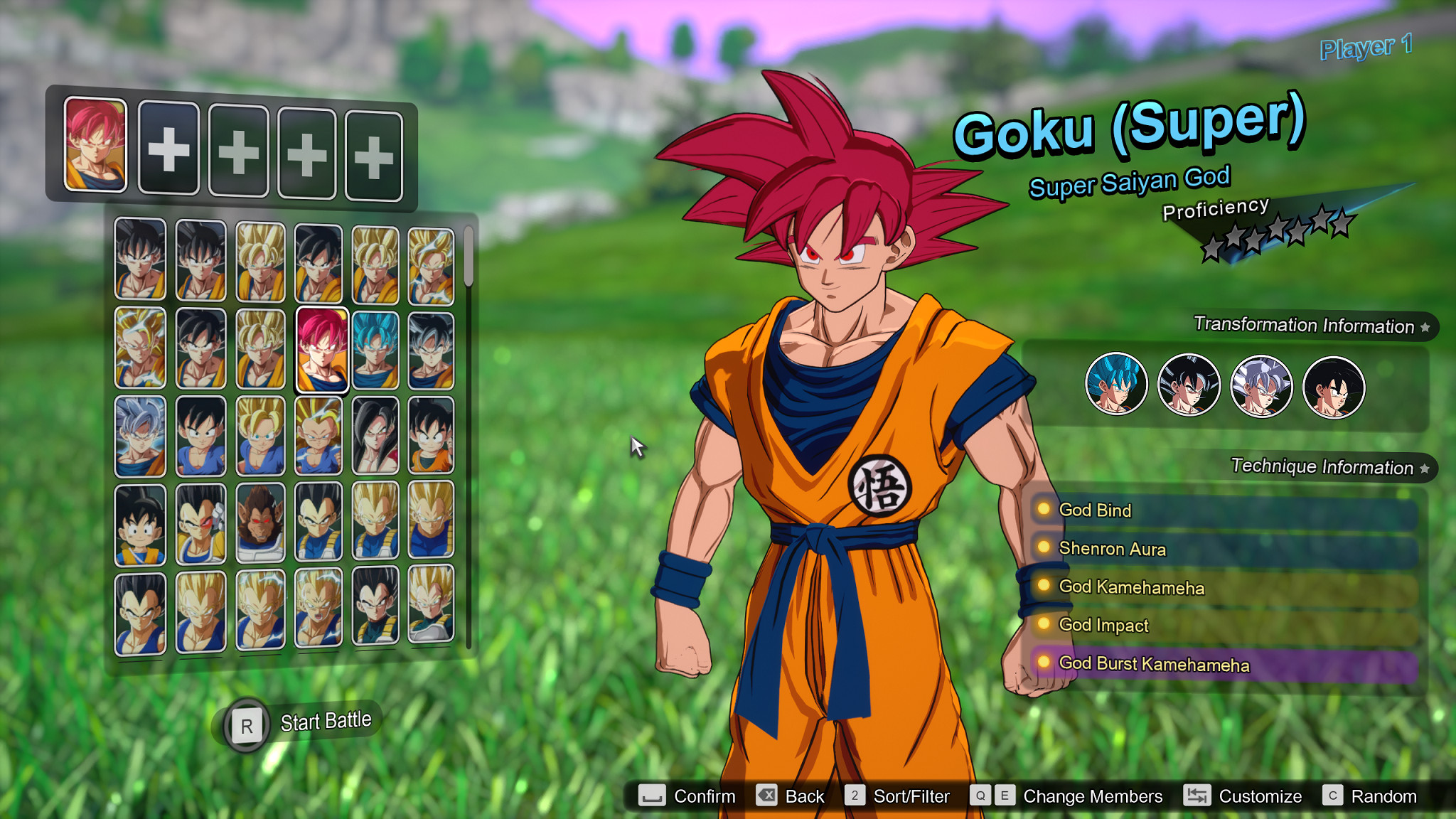Open the Sort/Filter options
Viewport: 1456px width, 819px height.
tap(912, 796)
